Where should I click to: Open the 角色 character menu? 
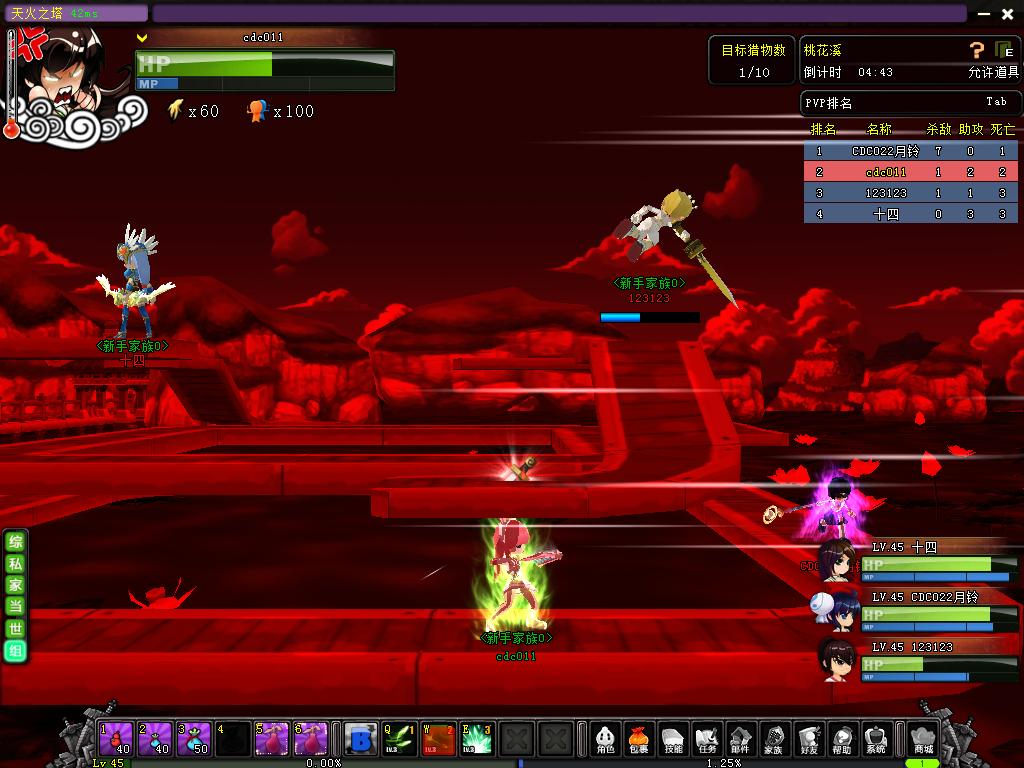pyautogui.click(x=605, y=739)
